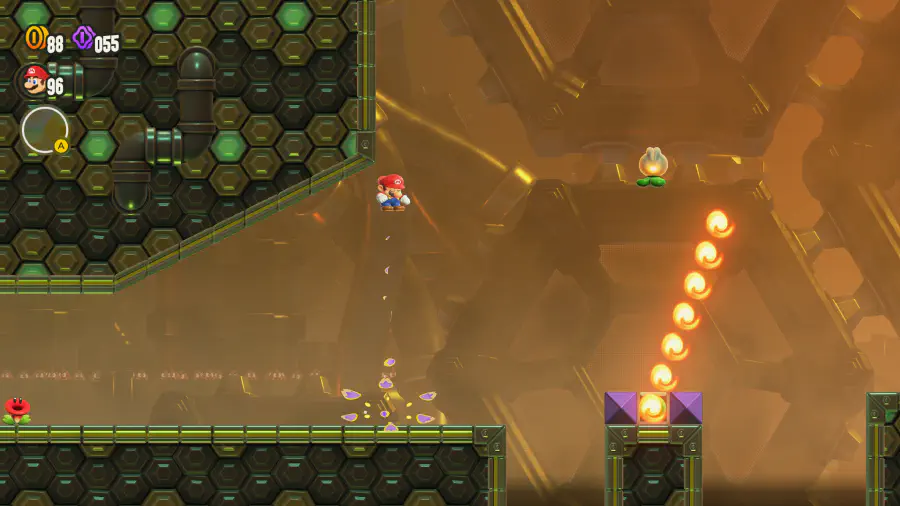Click the empty badge ring gauge
Screen dimensions: 900x506
[x=45, y=130]
